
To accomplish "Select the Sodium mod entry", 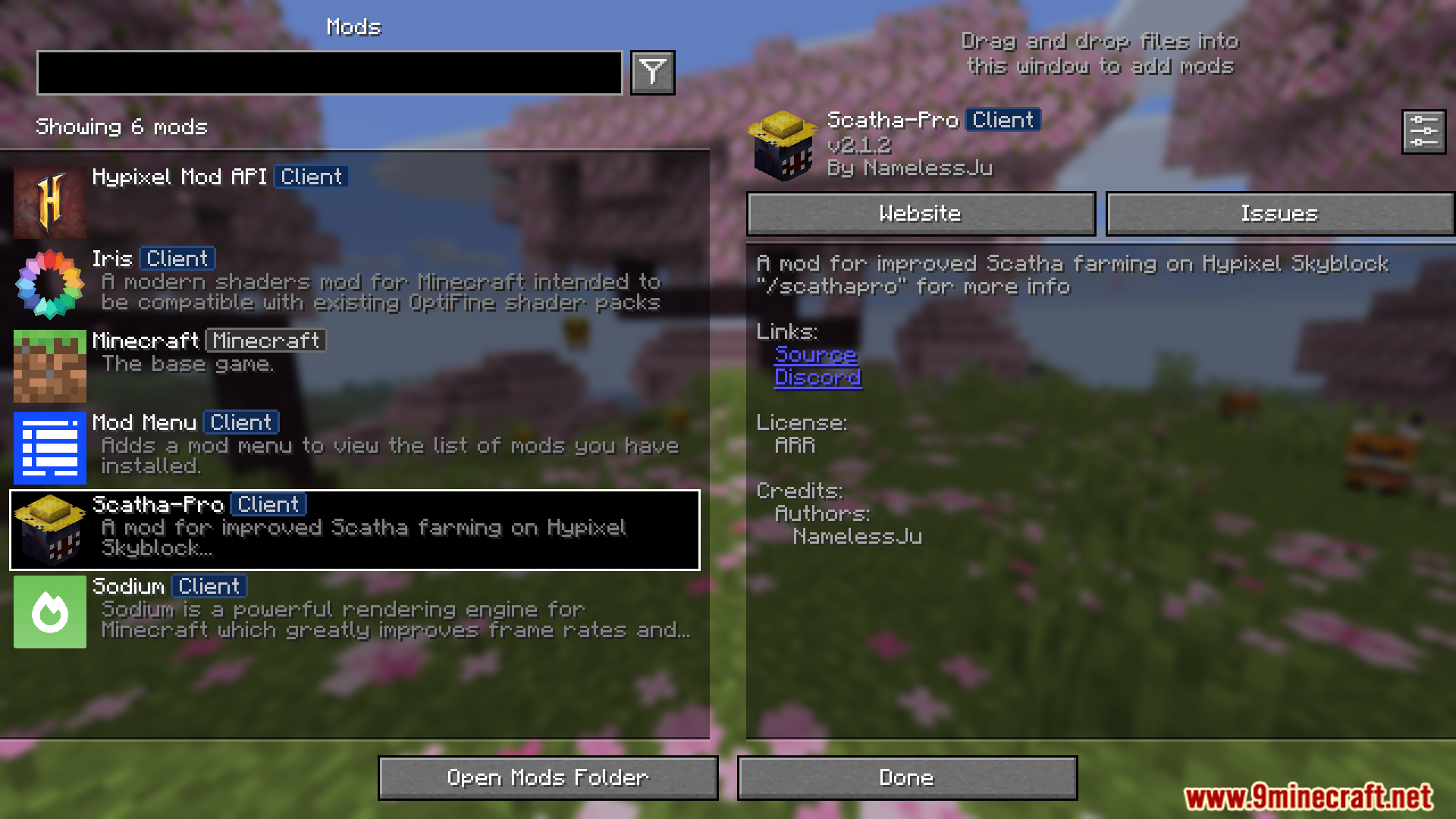I will tap(356, 611).
